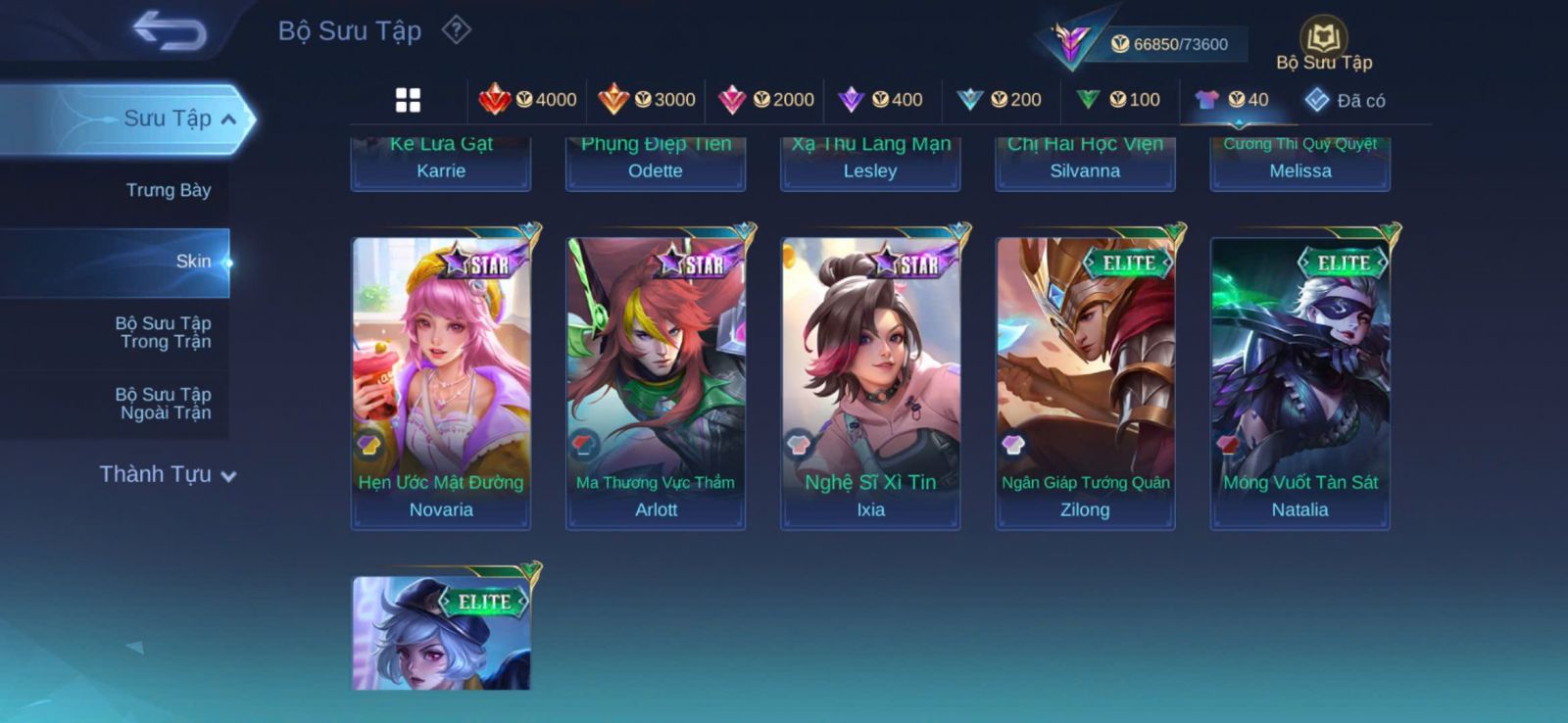
Task: Filter skins by 4000 points tier
Action: 528,100
